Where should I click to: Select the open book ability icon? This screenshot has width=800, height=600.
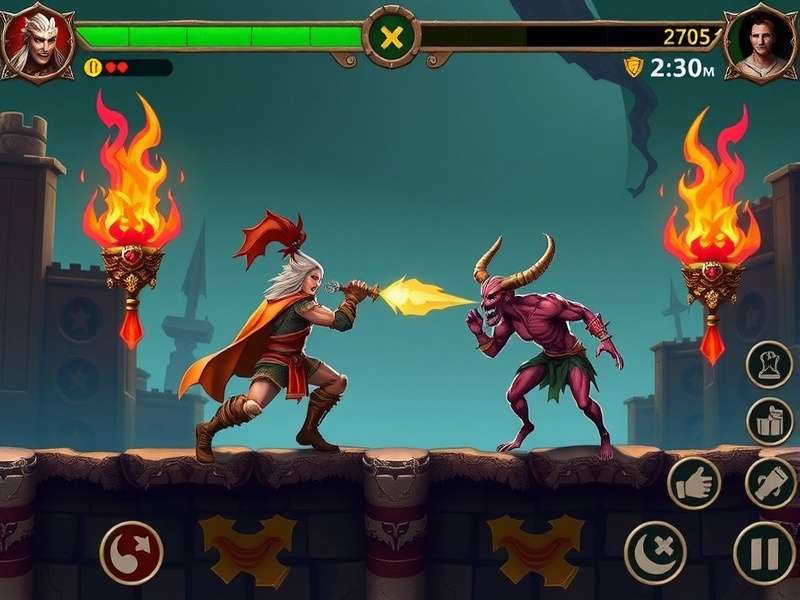pos(770,421)
